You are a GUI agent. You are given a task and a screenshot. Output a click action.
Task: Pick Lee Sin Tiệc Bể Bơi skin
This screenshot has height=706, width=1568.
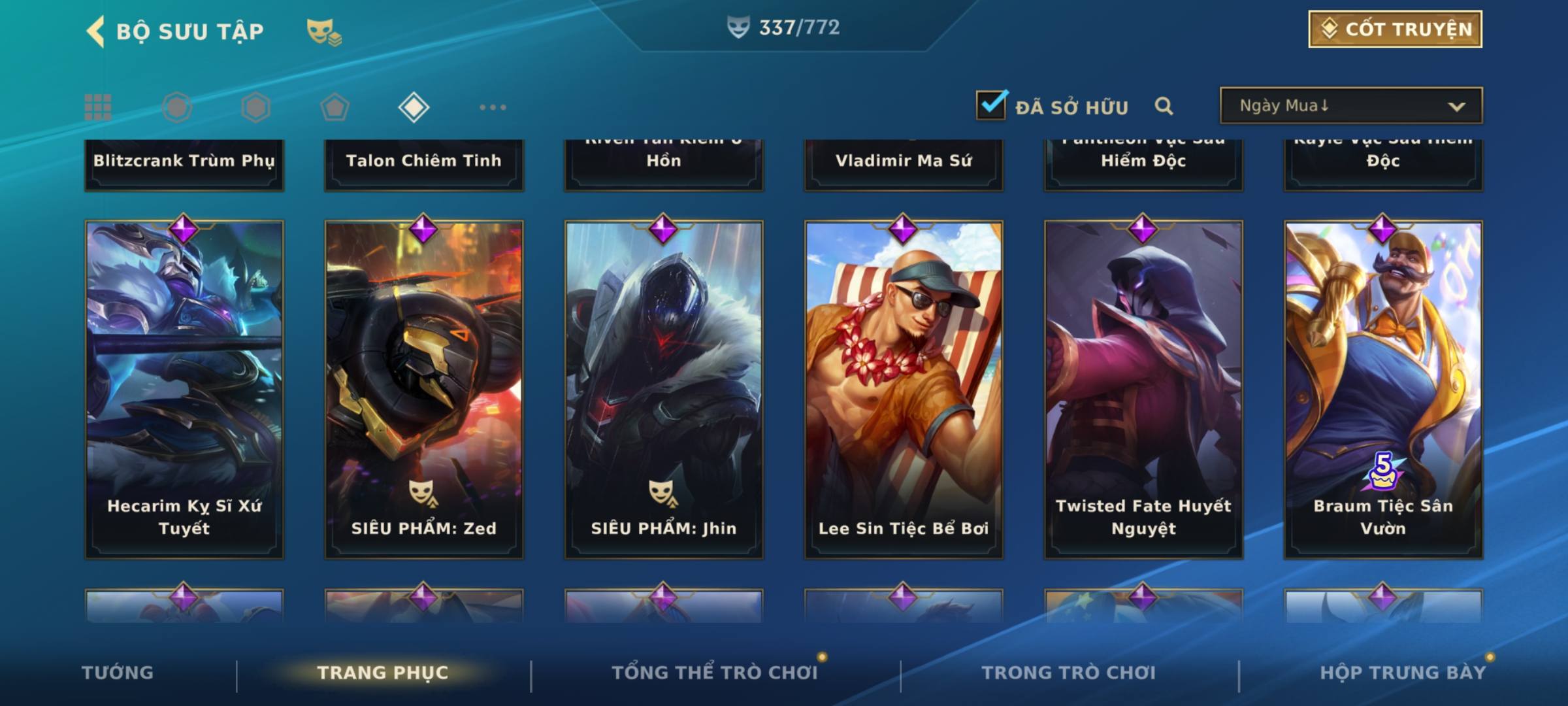click(904, 389)
